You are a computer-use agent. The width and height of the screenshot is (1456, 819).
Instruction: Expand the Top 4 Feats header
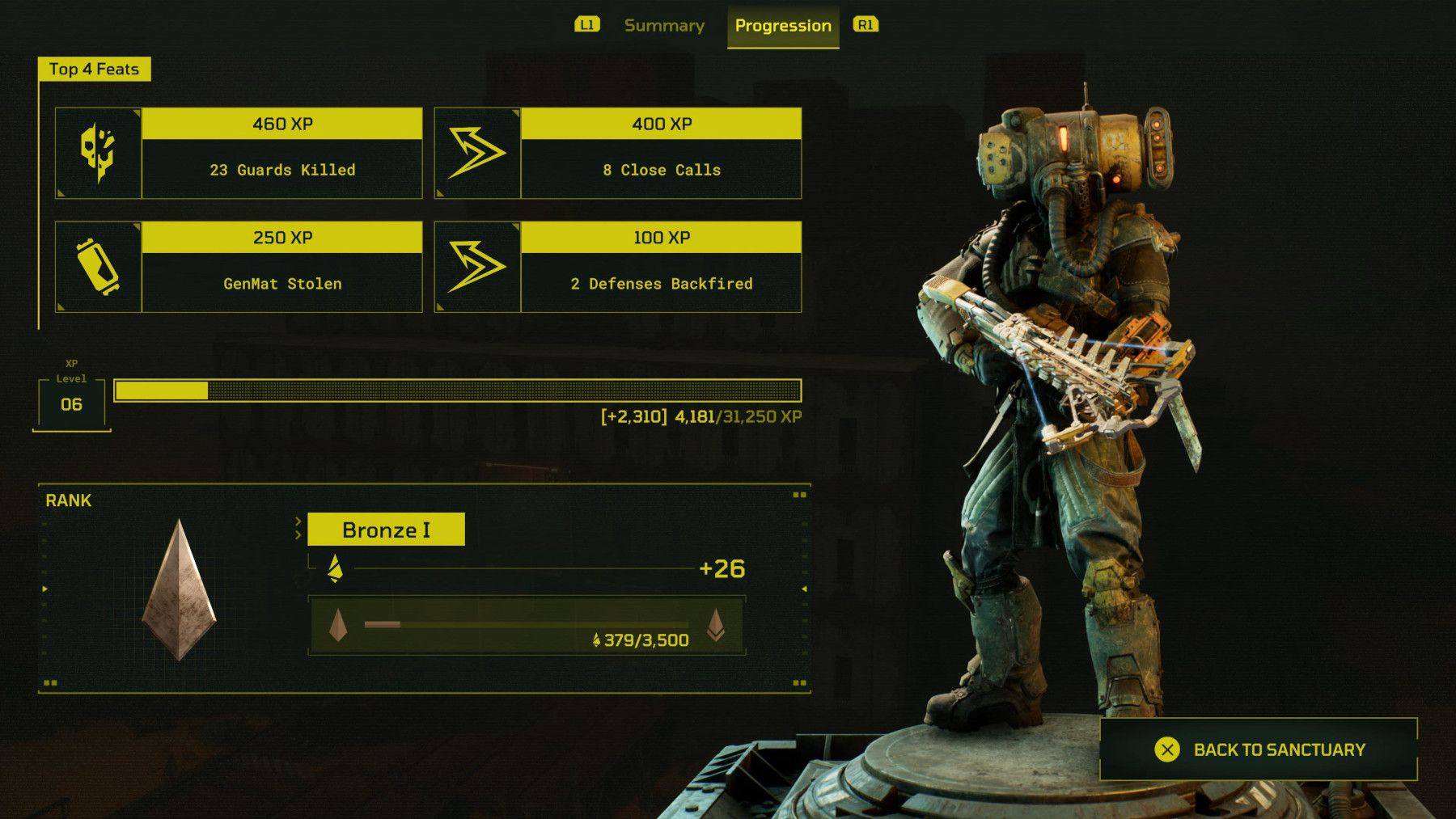pyautogui.click(x=95, y=69)
